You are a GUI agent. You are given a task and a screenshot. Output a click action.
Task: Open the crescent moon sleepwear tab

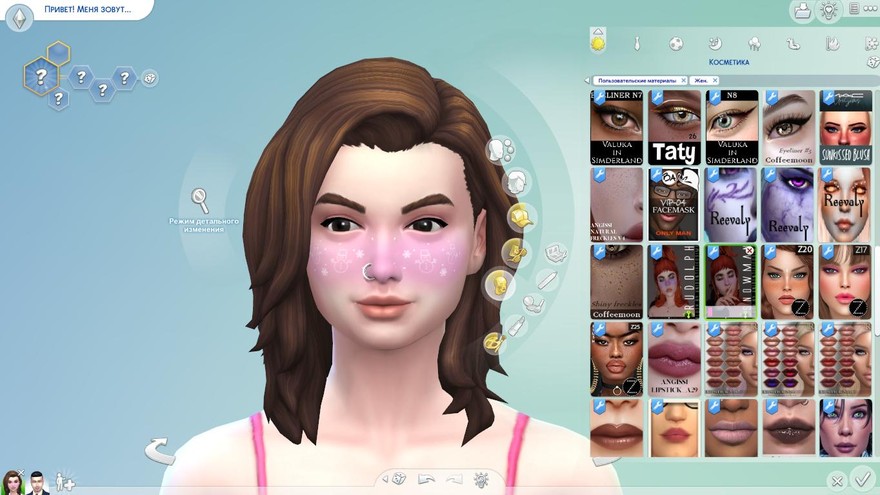pyautogui.click(x=715, y=44)
